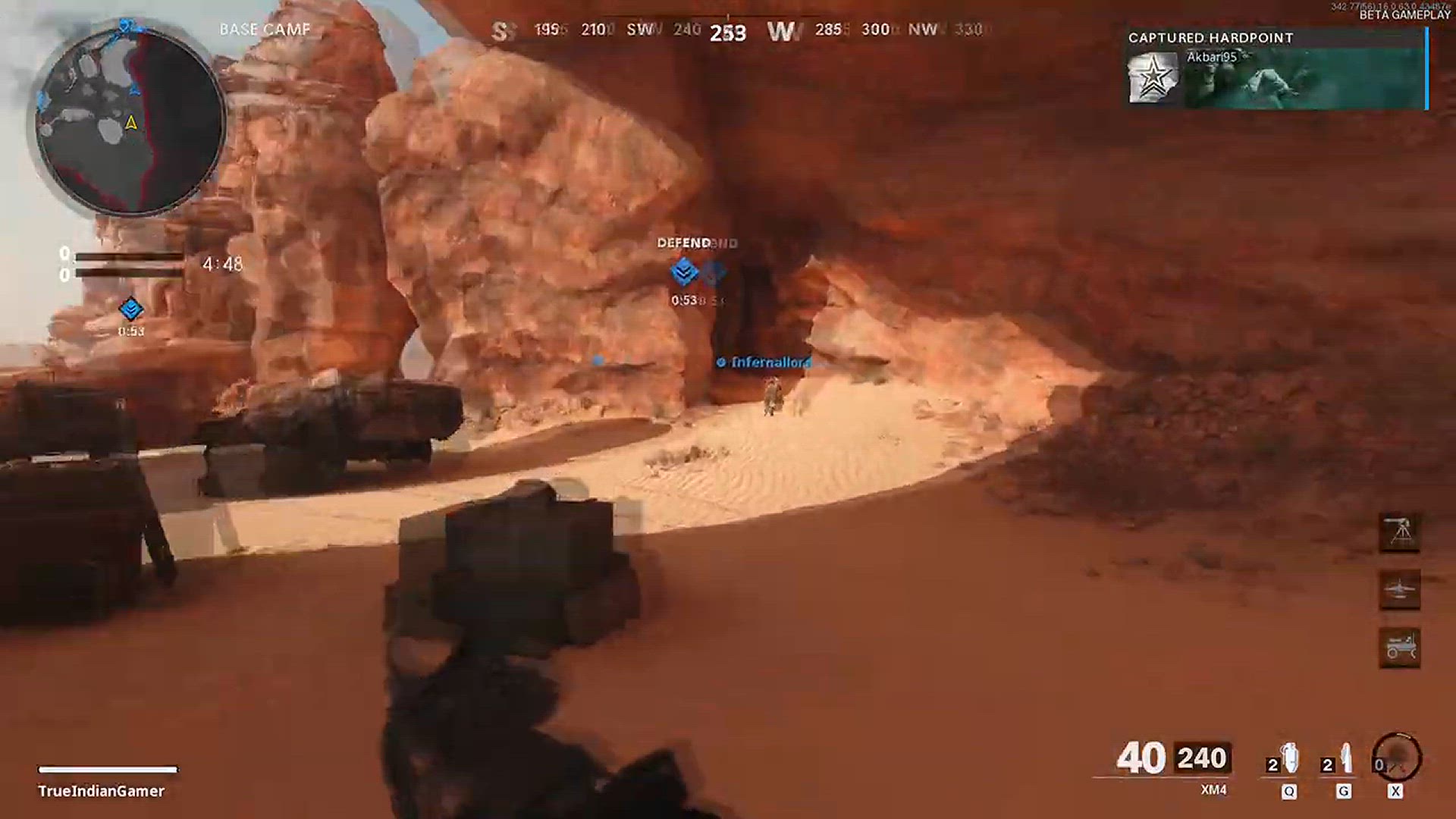
Task: Activate the circular field upgrade icon
Action: coord(1397,758)
